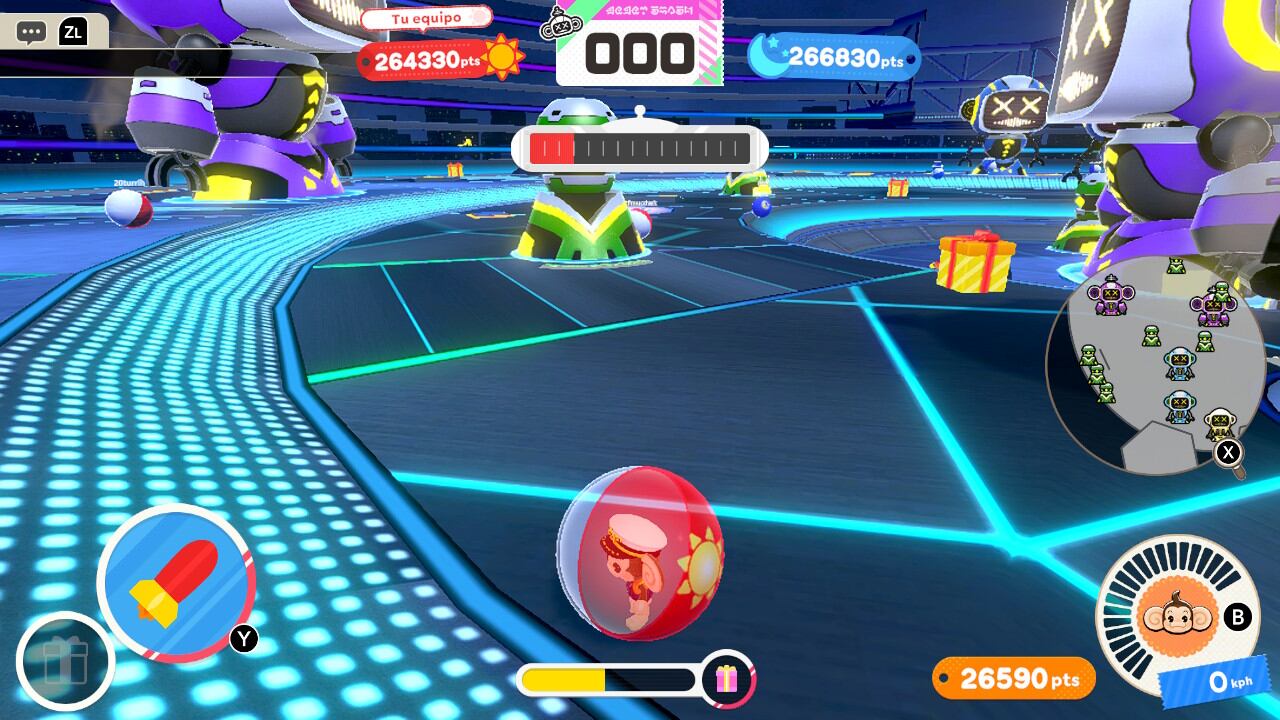Click the pink gift icon beside yellow gauge
The image size is (1280, 720).
tap(727, 680)
